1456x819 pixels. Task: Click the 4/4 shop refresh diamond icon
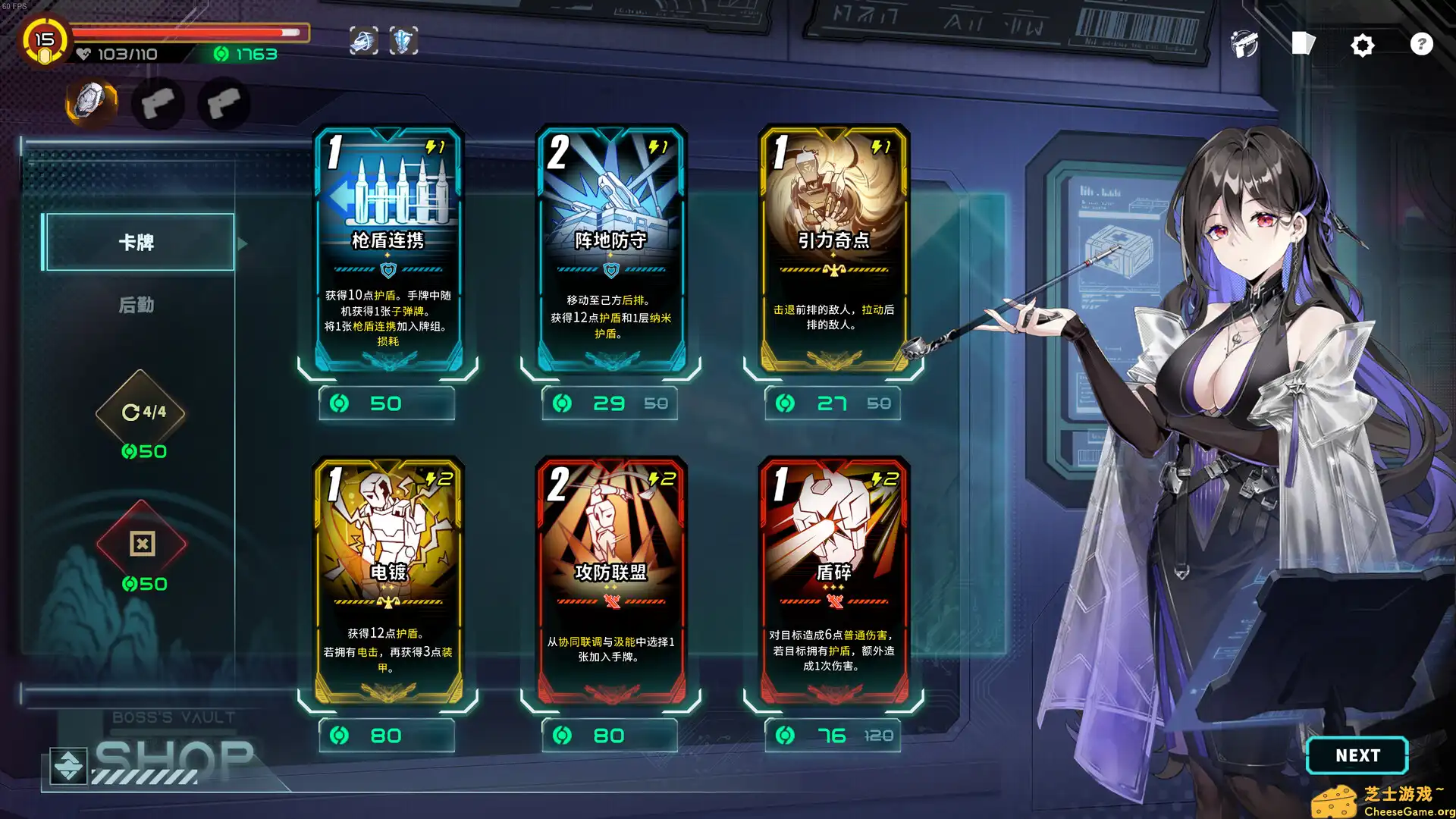pos(140,412)
